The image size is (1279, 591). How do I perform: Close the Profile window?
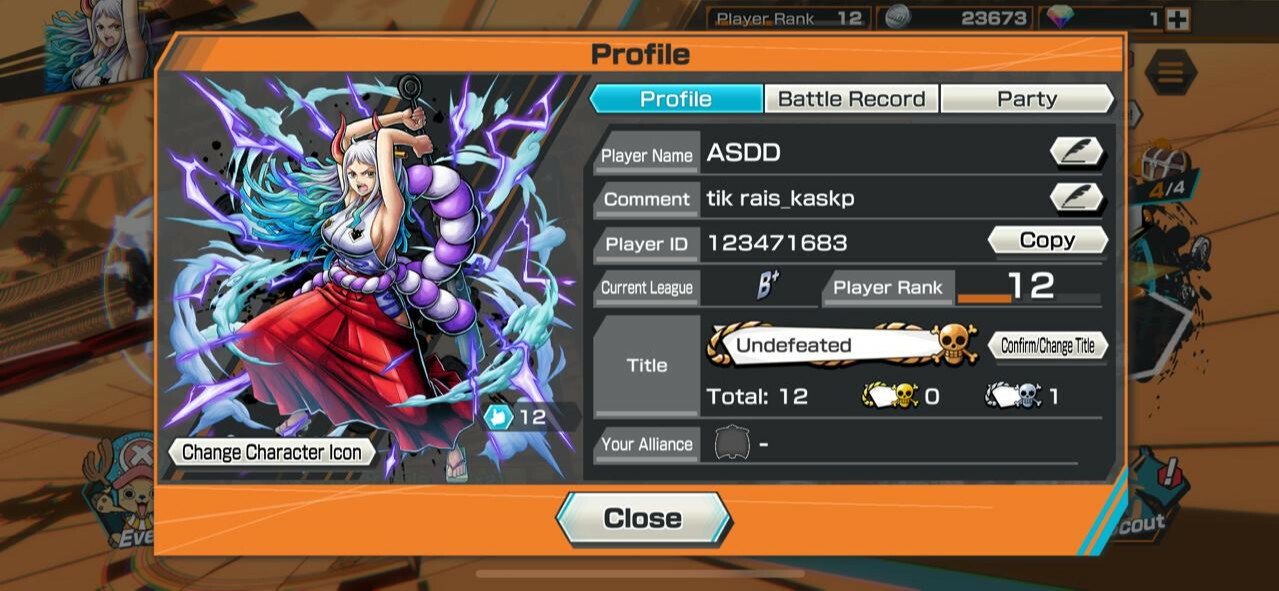pos(643,518)
